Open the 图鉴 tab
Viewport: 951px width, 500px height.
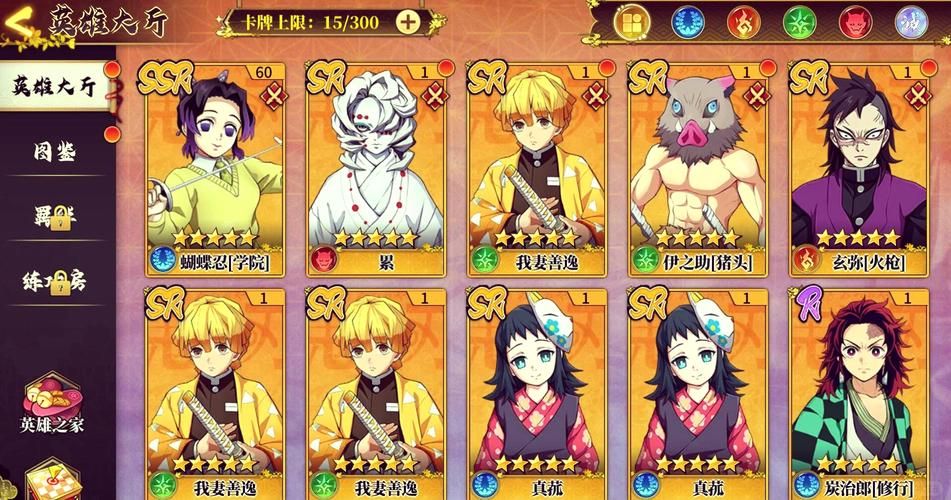pyautogui.click(x=55, y=153)
